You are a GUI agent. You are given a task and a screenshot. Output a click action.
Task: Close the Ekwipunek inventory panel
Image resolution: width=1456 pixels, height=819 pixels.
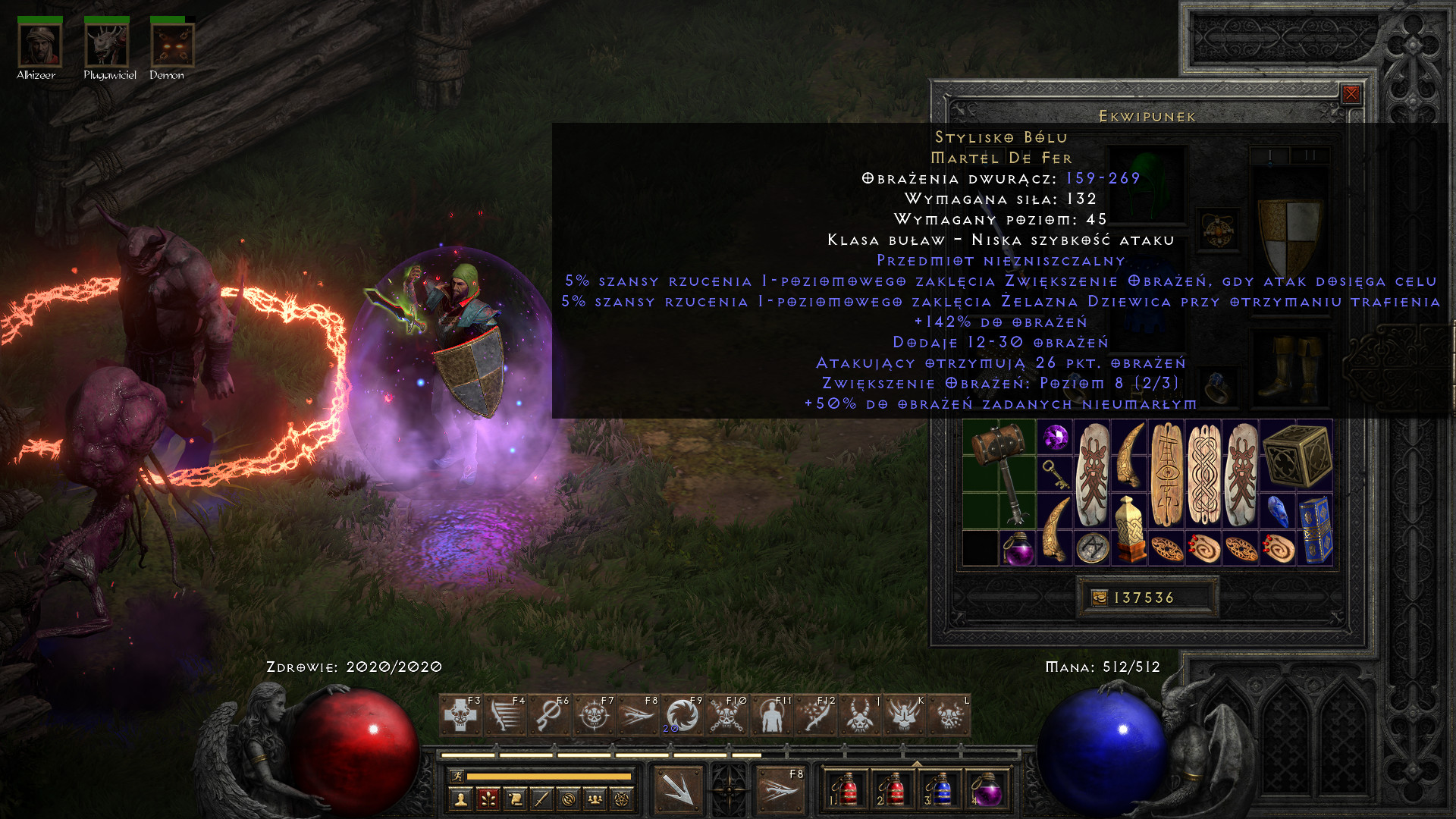(1351, 94)
